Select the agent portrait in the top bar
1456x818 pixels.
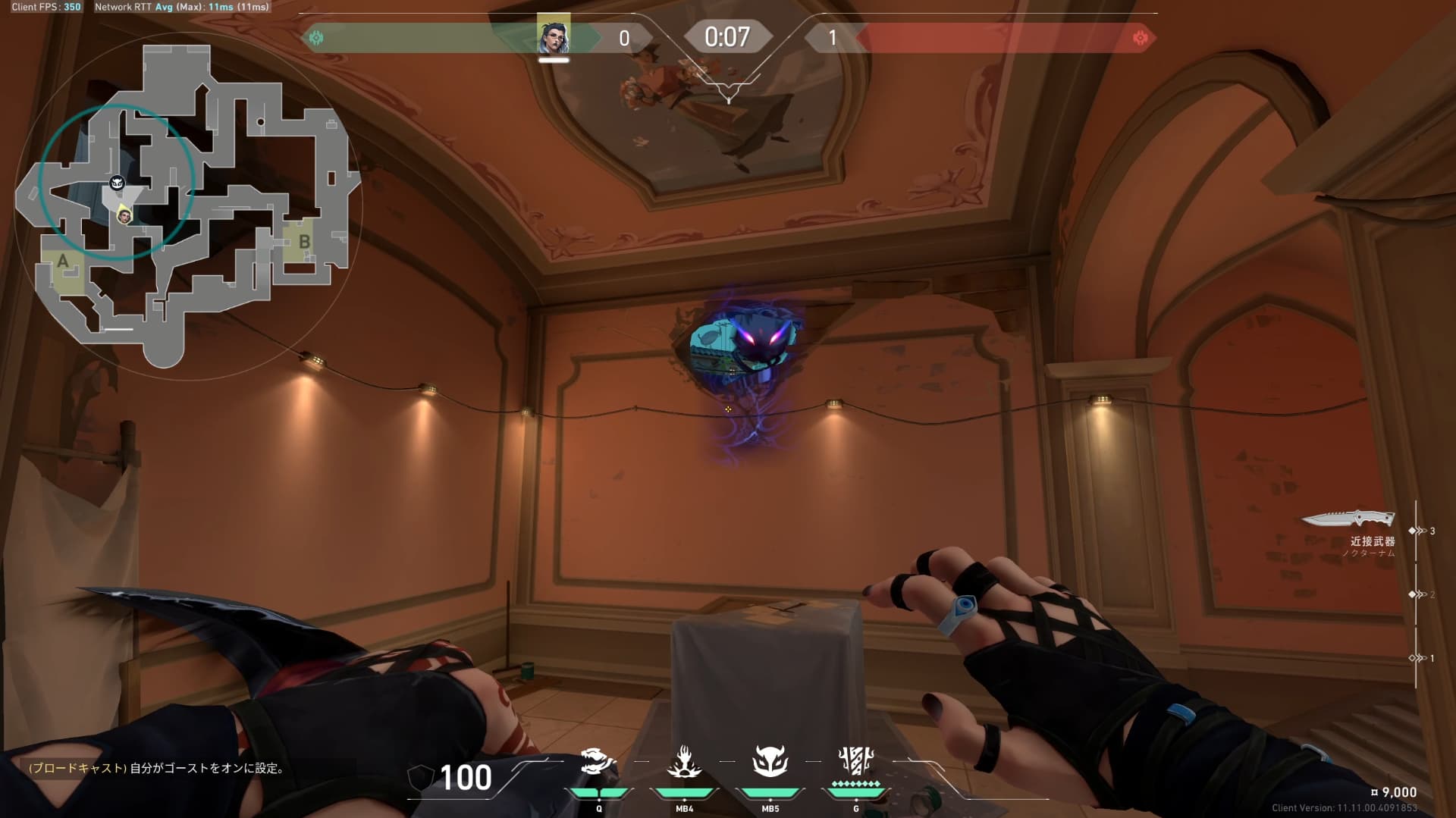(x=554, y=36)
